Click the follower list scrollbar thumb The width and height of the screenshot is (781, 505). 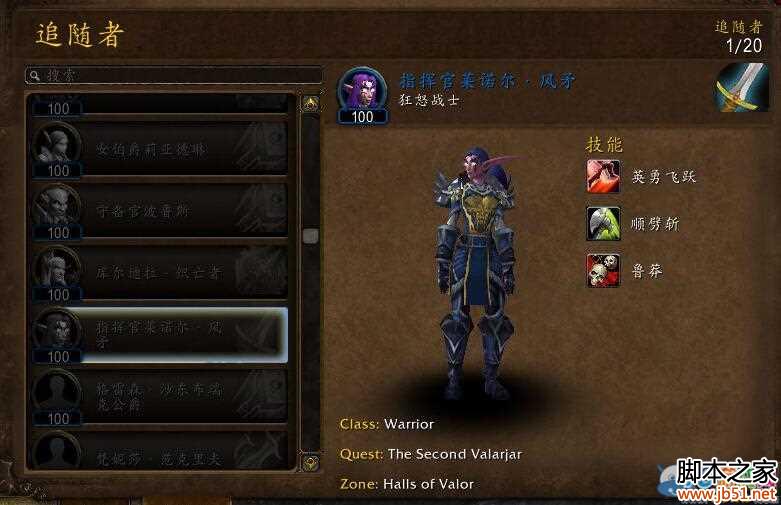[310, 236]
